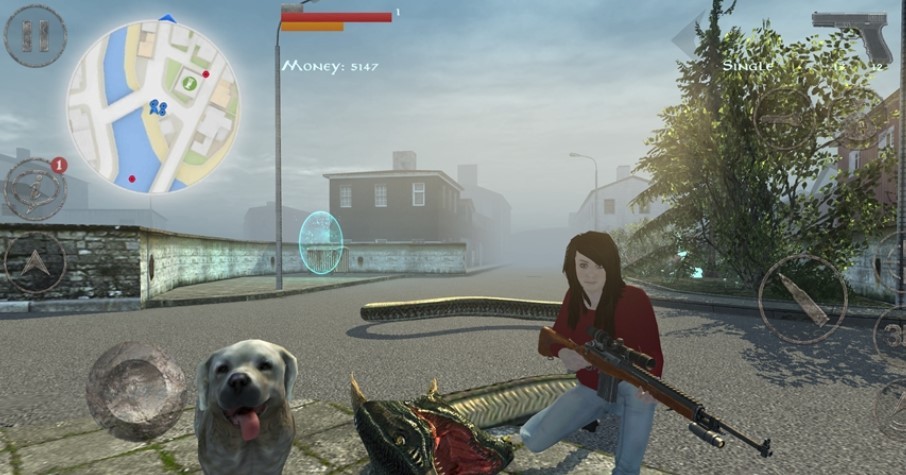Touch the virtual movement joystick
This screenshot has height=475, width=906.
136,390
